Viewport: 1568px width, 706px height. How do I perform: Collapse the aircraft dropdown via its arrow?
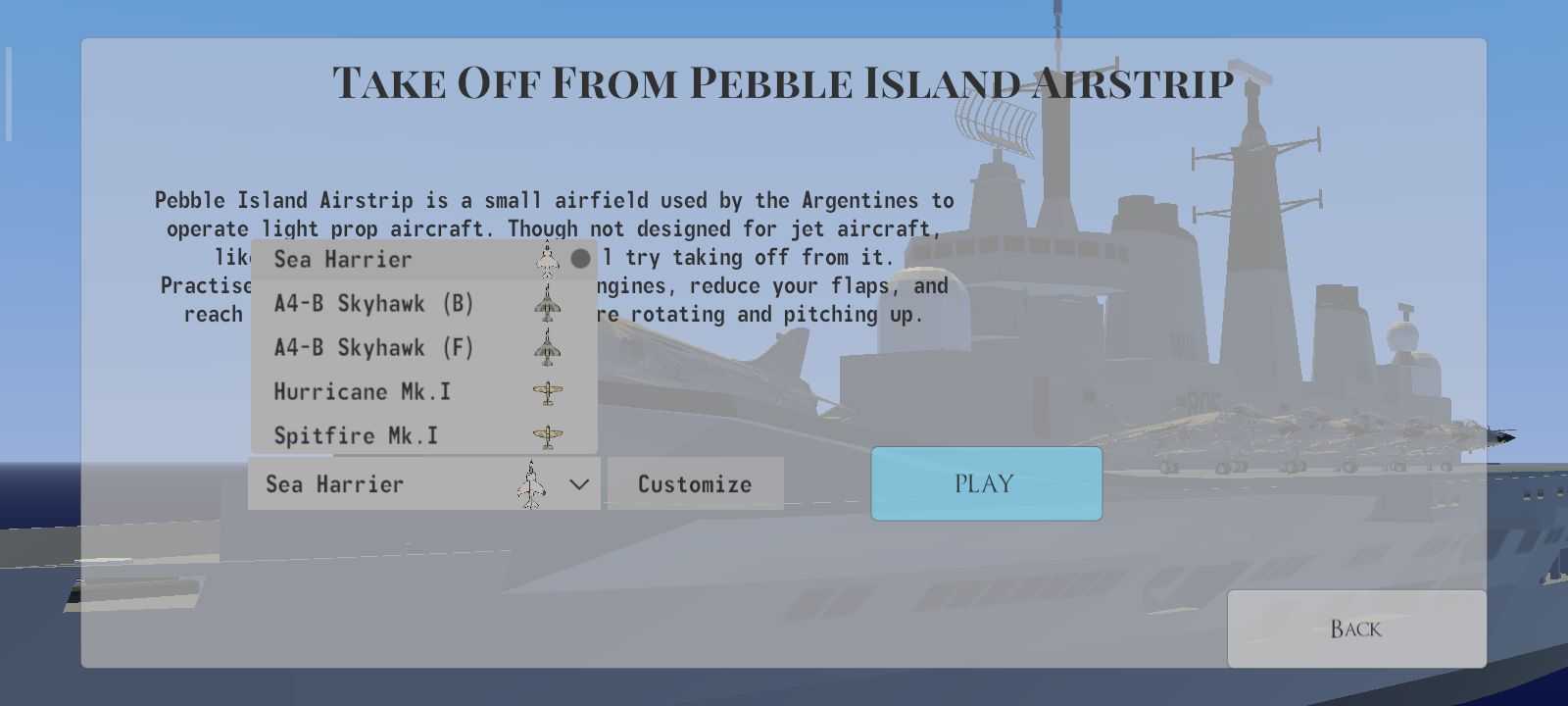coord(579,484)
